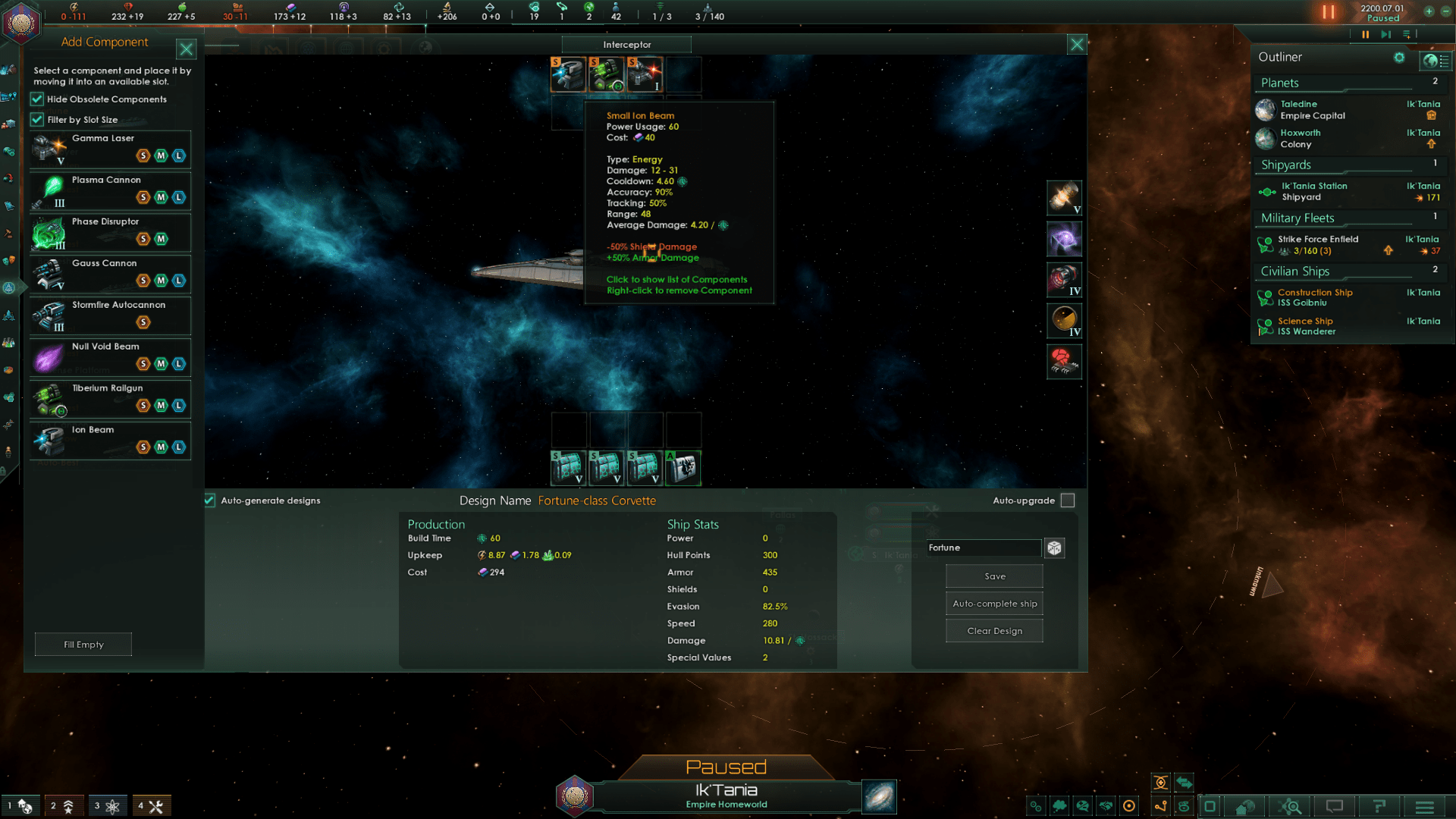Choose the Stormfire Autocannon component
Viewport: 1456px width, 819px height.
click(x=110, y=315)
